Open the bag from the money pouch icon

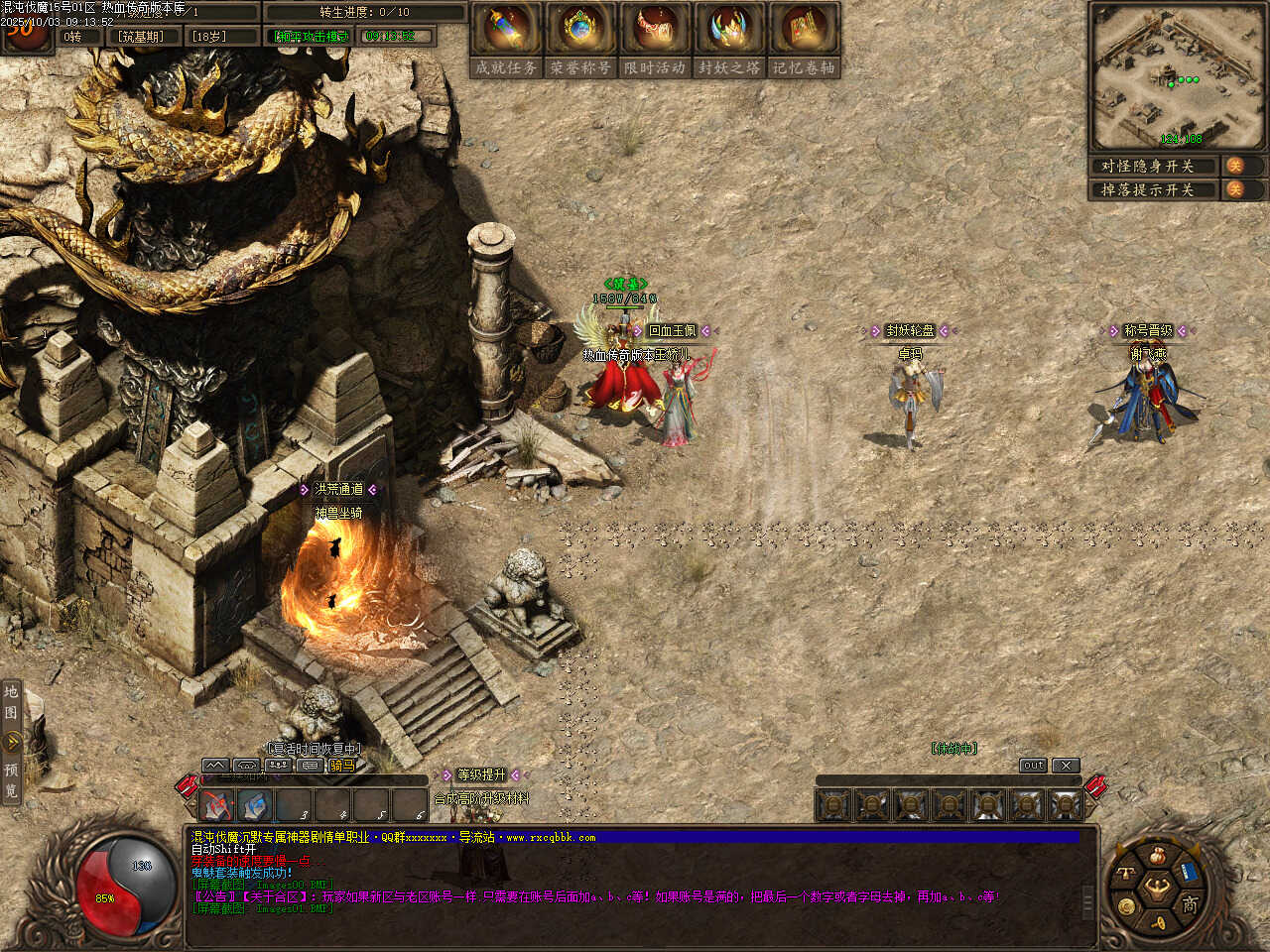tap(1157, 855)
